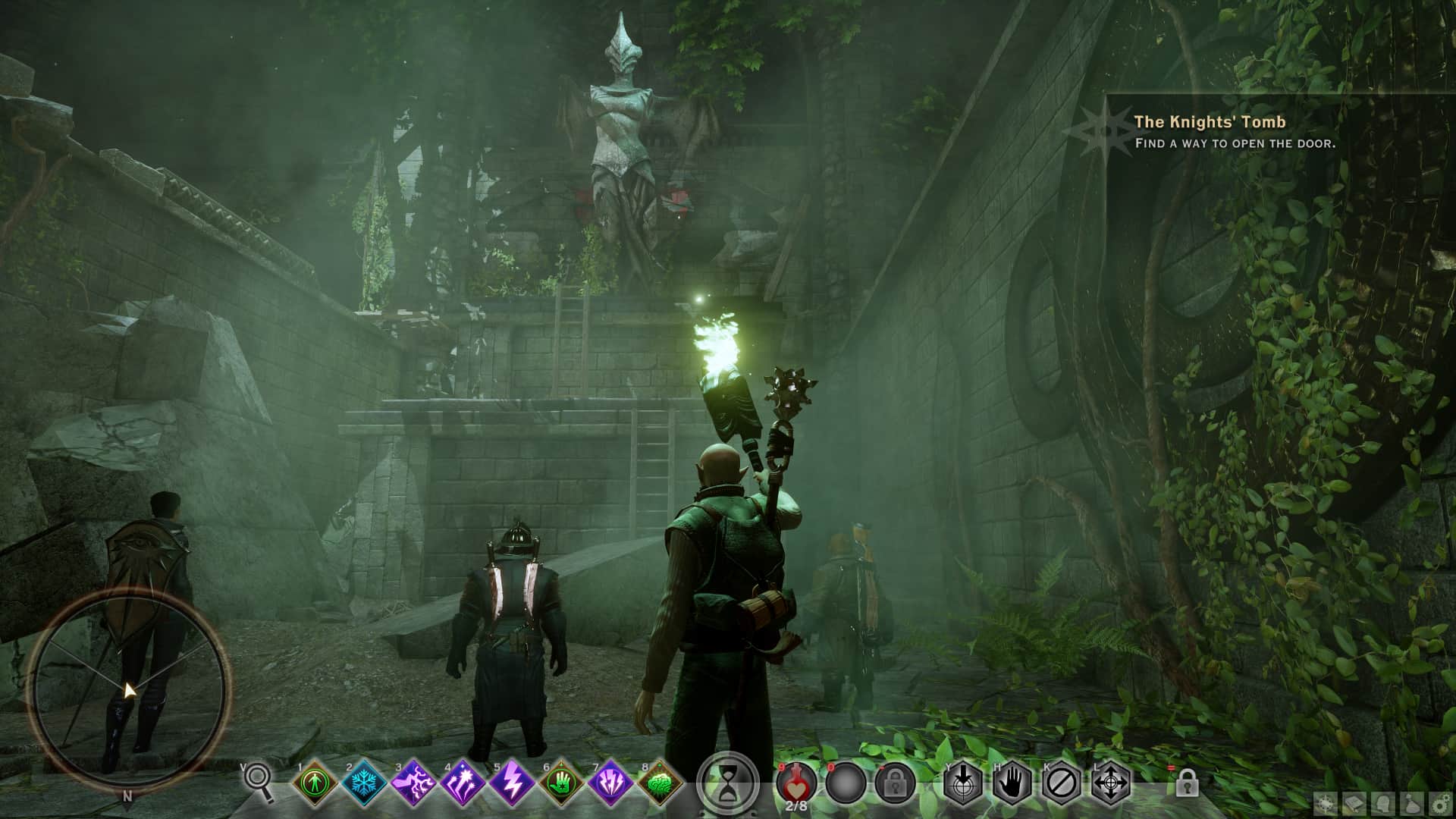Click the disengage circle-slash command

pos(1061,782)
